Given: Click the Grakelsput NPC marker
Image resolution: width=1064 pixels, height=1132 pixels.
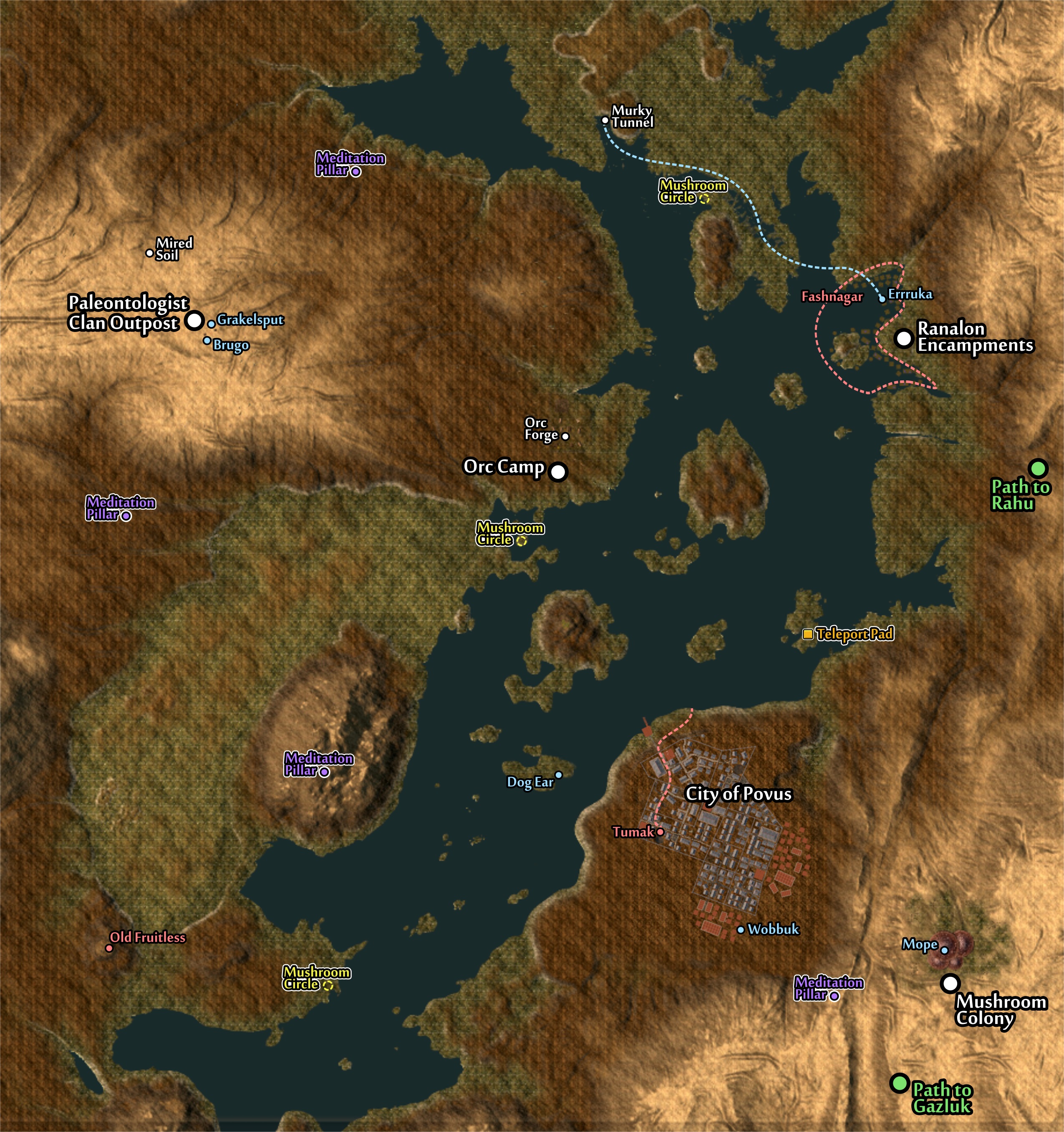Looking at the screenshot, I should pos(211,323).
